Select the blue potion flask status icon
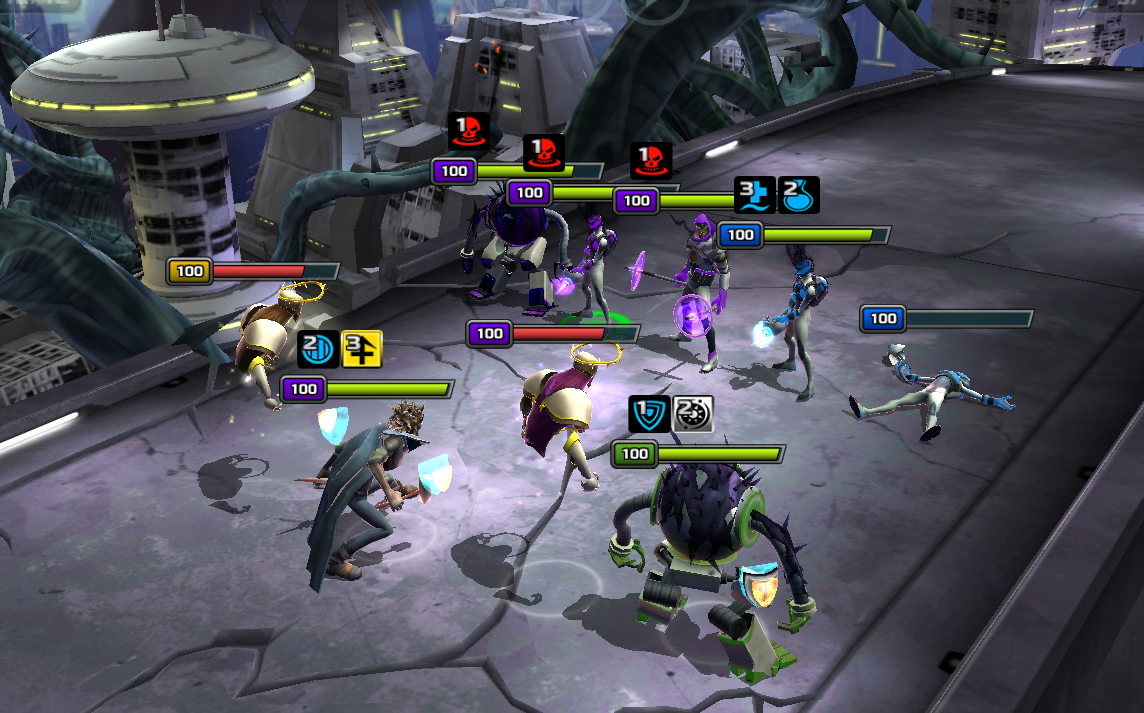Screen dimensions: 1144x713 pos(799,195)
